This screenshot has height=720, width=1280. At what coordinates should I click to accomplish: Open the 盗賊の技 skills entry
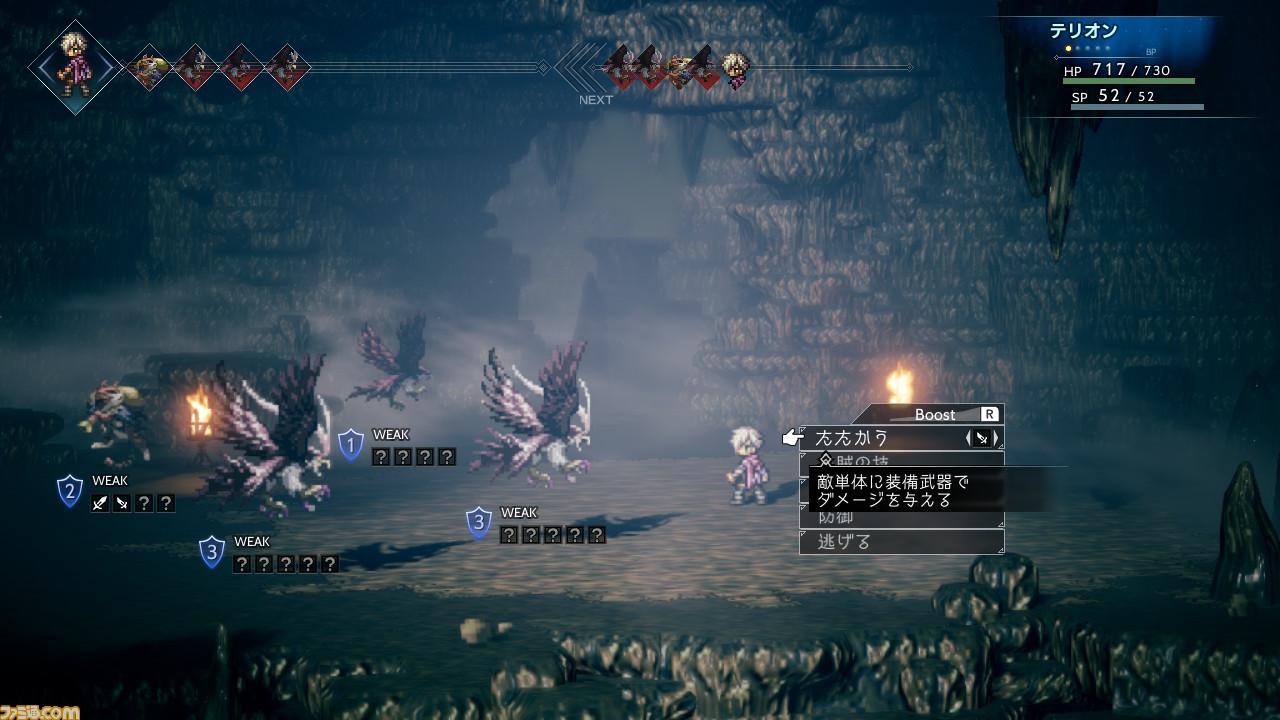coord(900,461)
